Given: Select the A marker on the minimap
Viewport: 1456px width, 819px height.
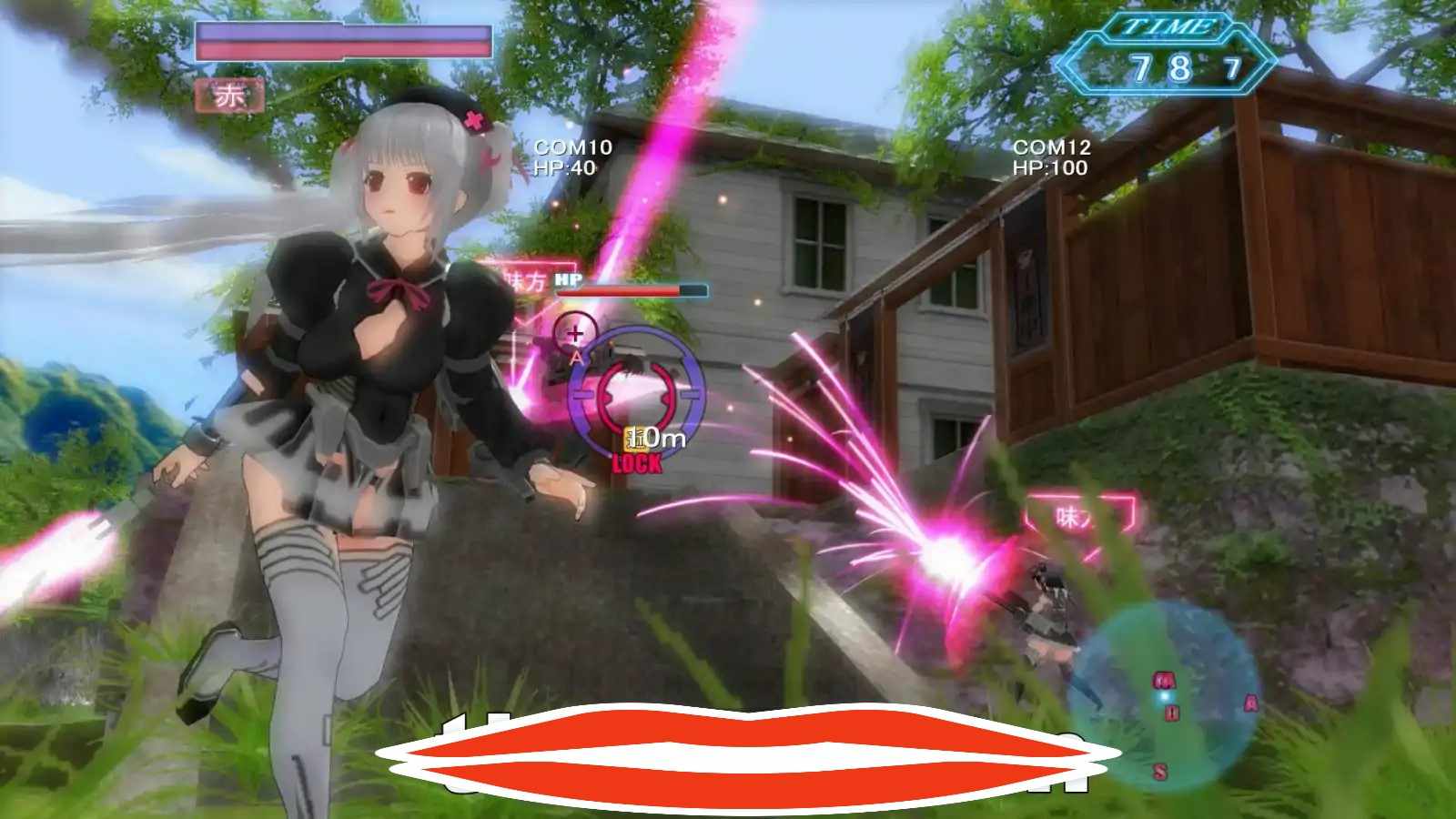Looking at the screenshot, I should coord(1251,703).
